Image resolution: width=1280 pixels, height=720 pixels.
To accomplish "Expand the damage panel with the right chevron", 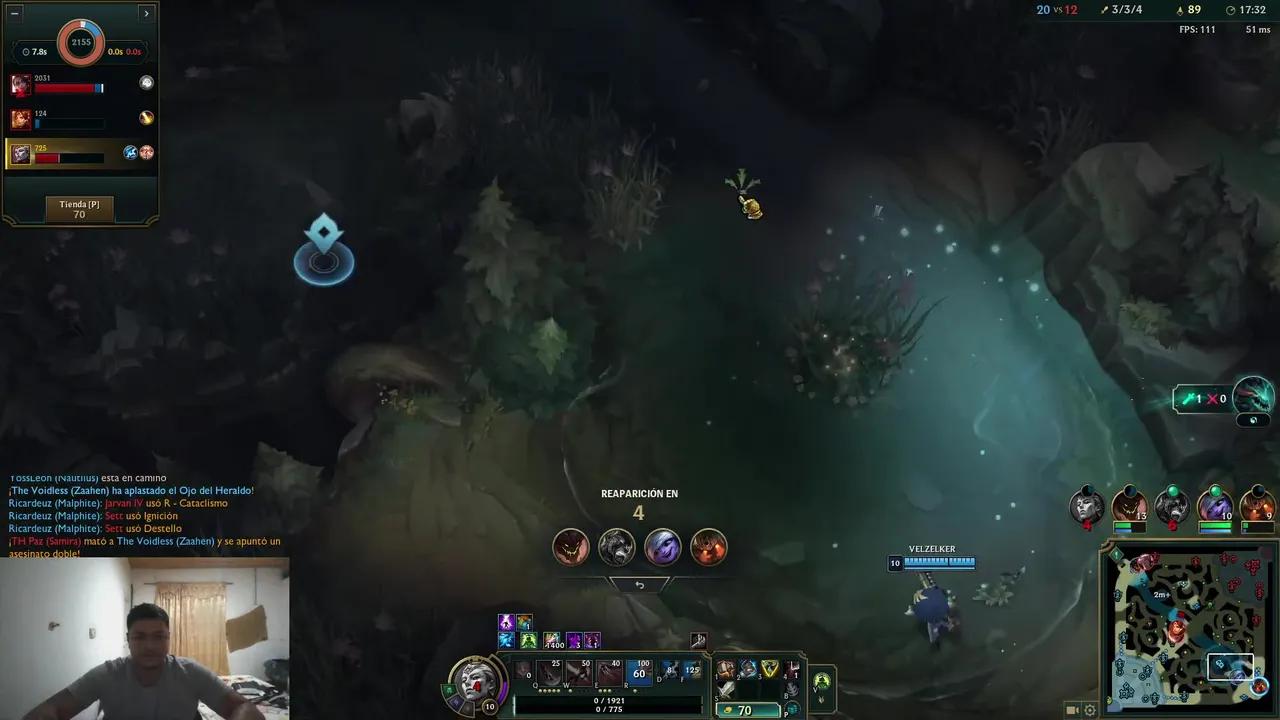I will tap(146, 13).
